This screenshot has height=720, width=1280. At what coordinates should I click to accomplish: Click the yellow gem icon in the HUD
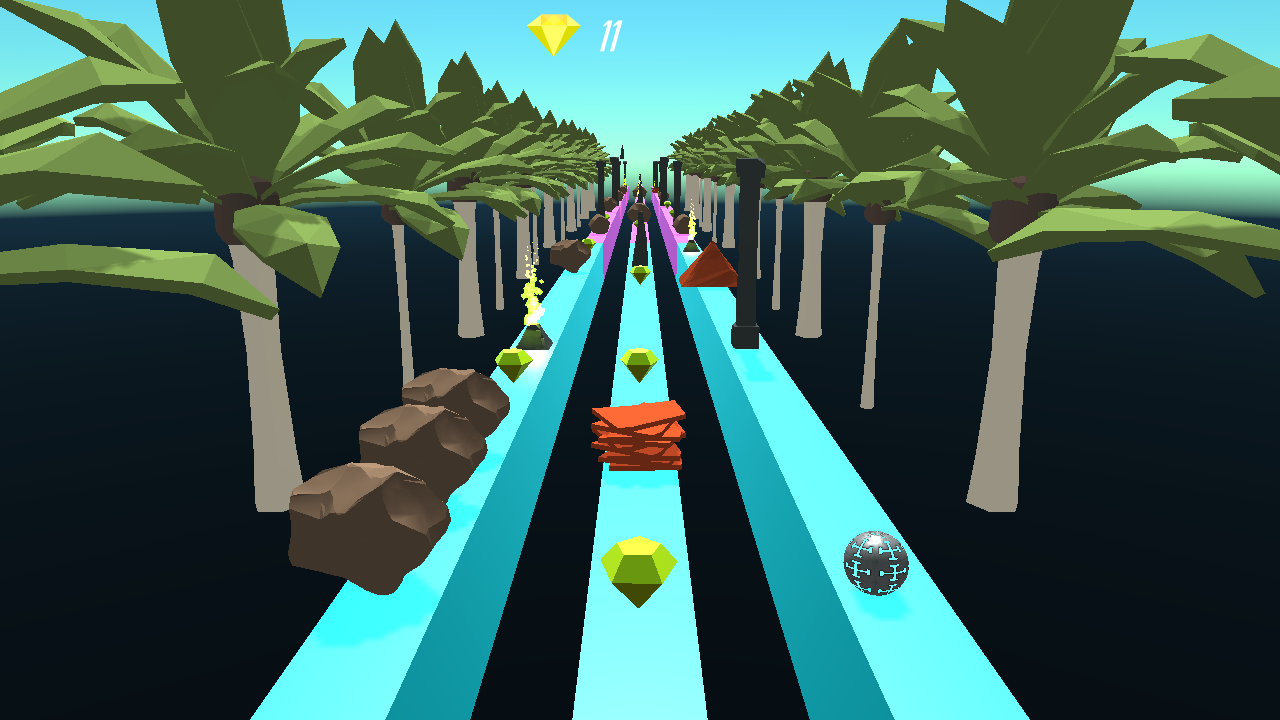[554, 32]
